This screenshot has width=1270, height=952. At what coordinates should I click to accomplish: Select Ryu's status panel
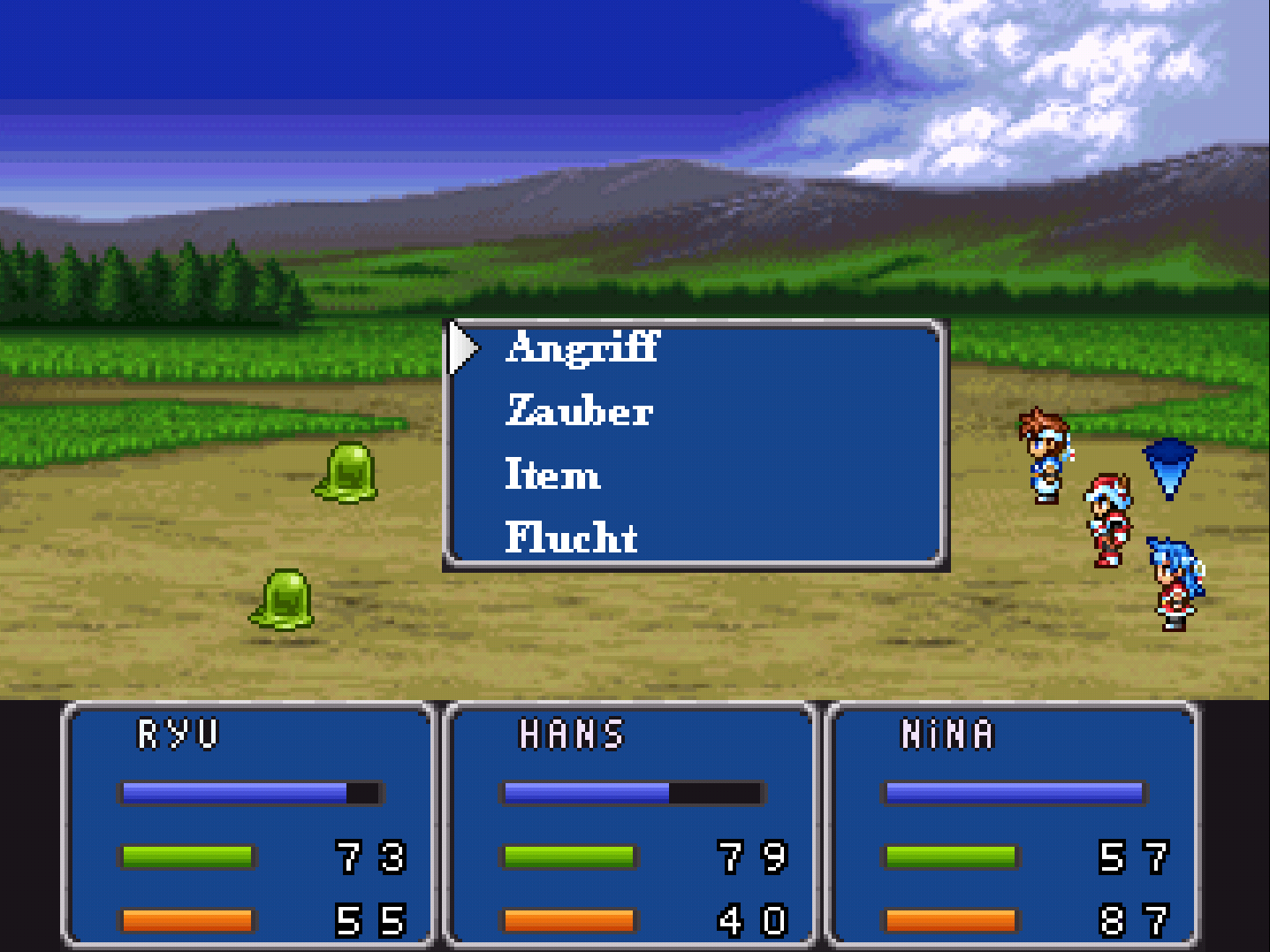point(250,824)
